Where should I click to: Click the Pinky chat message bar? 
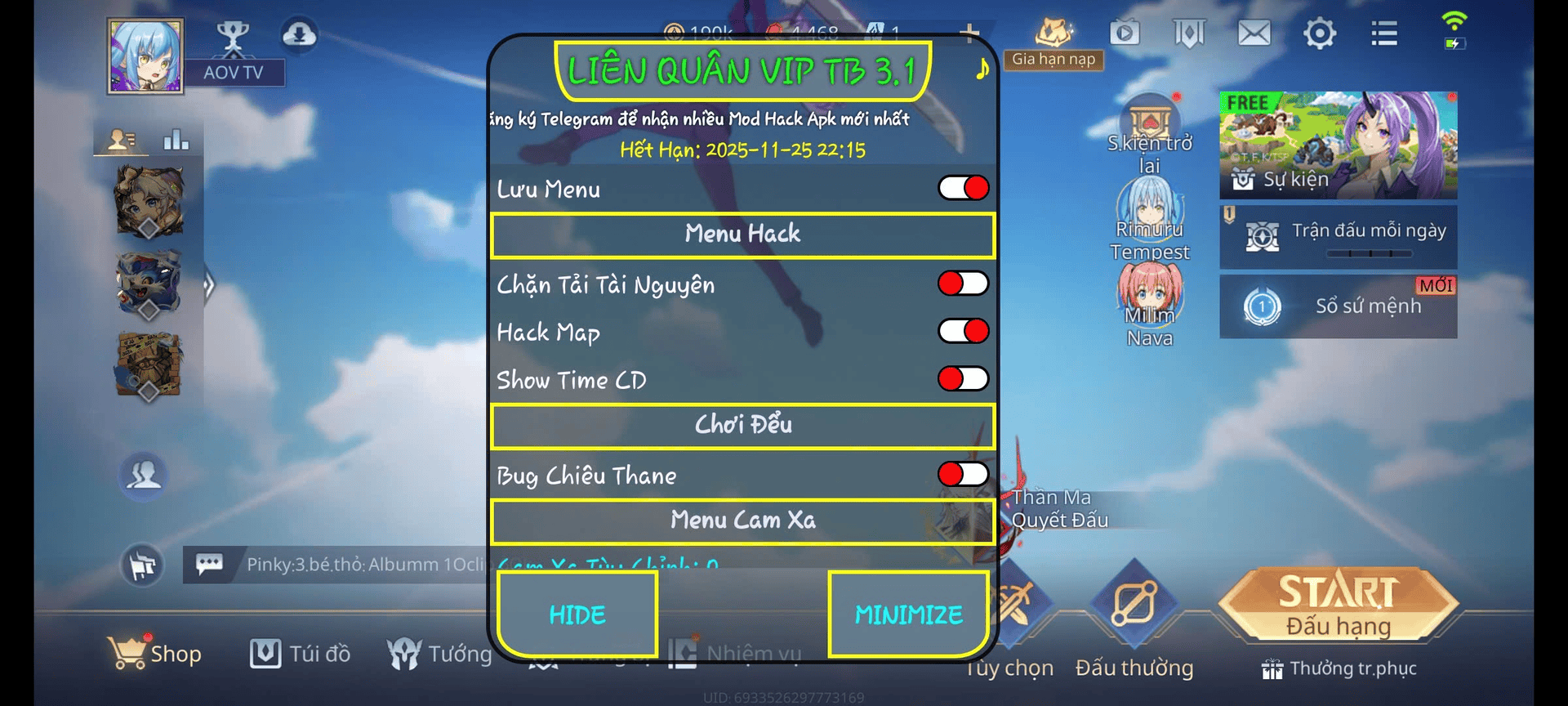(343, 564)
